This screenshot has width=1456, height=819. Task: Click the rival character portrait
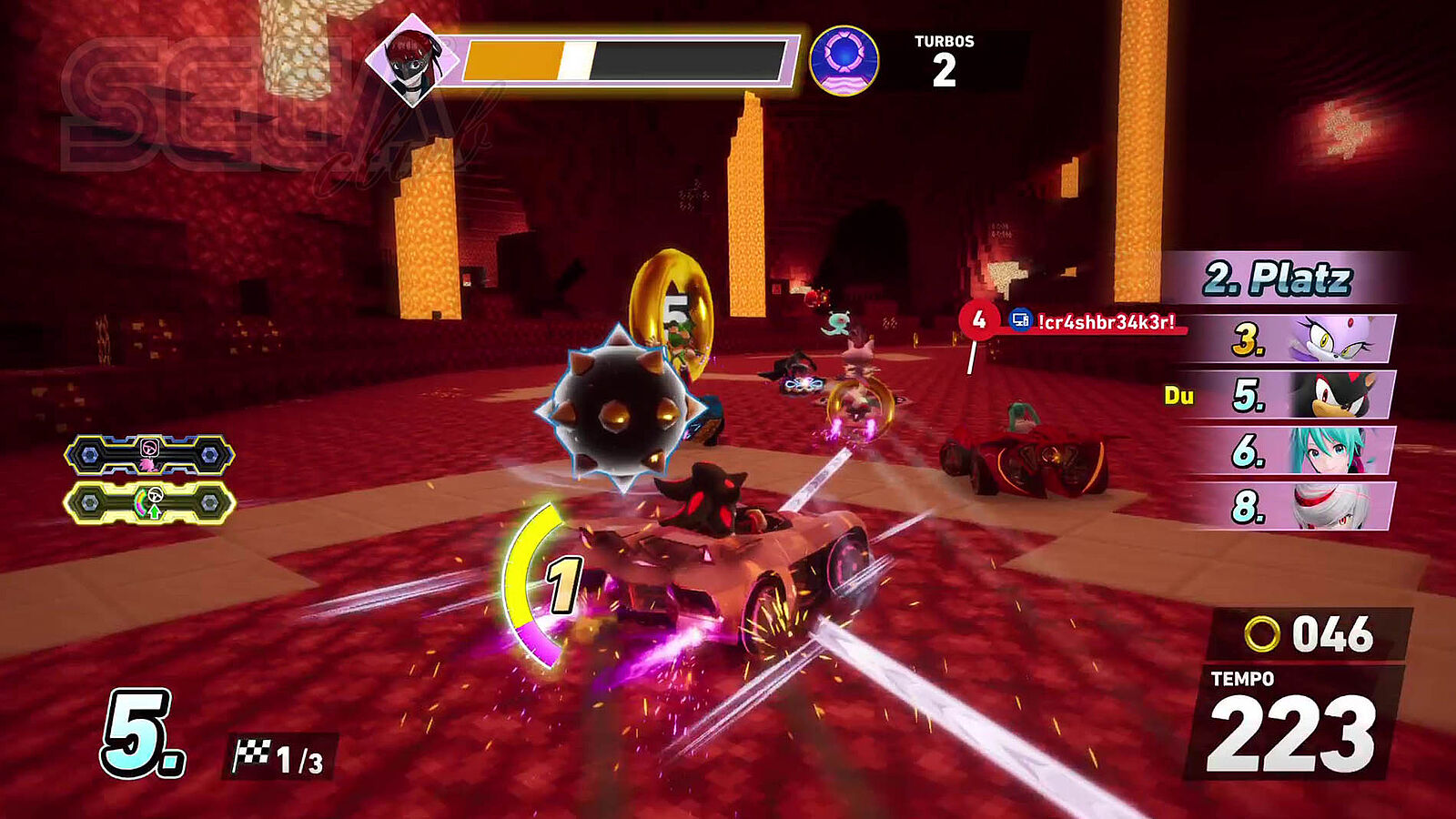tap(412, 59)
